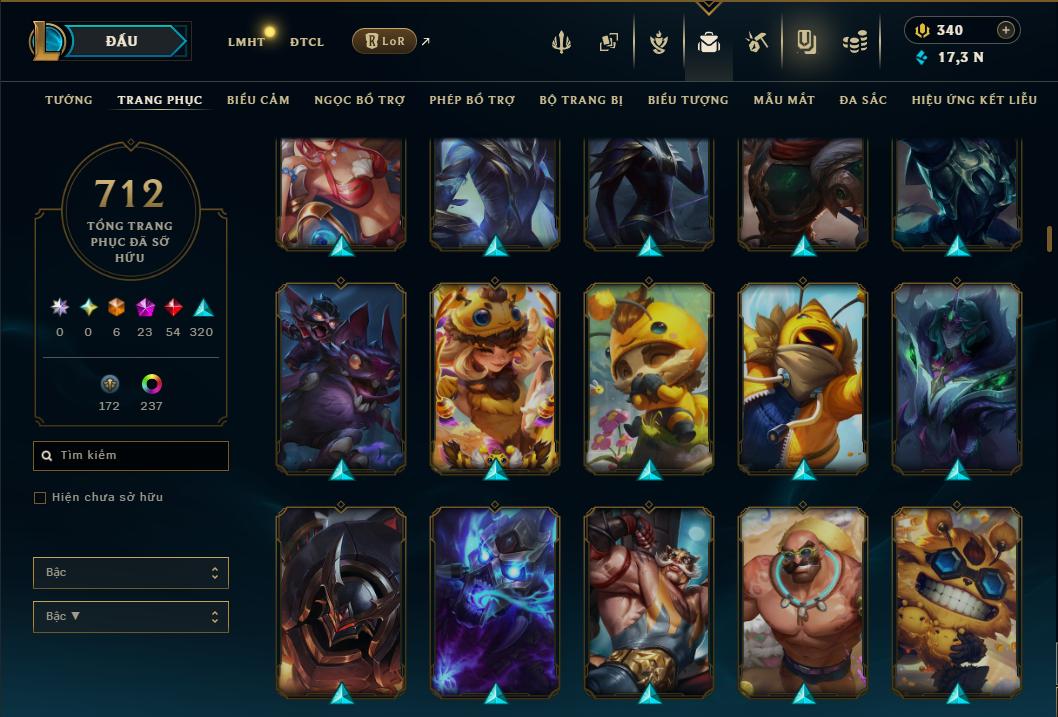
Task: Open the BIỂU CẢM tab
Action: click(258, 100)
